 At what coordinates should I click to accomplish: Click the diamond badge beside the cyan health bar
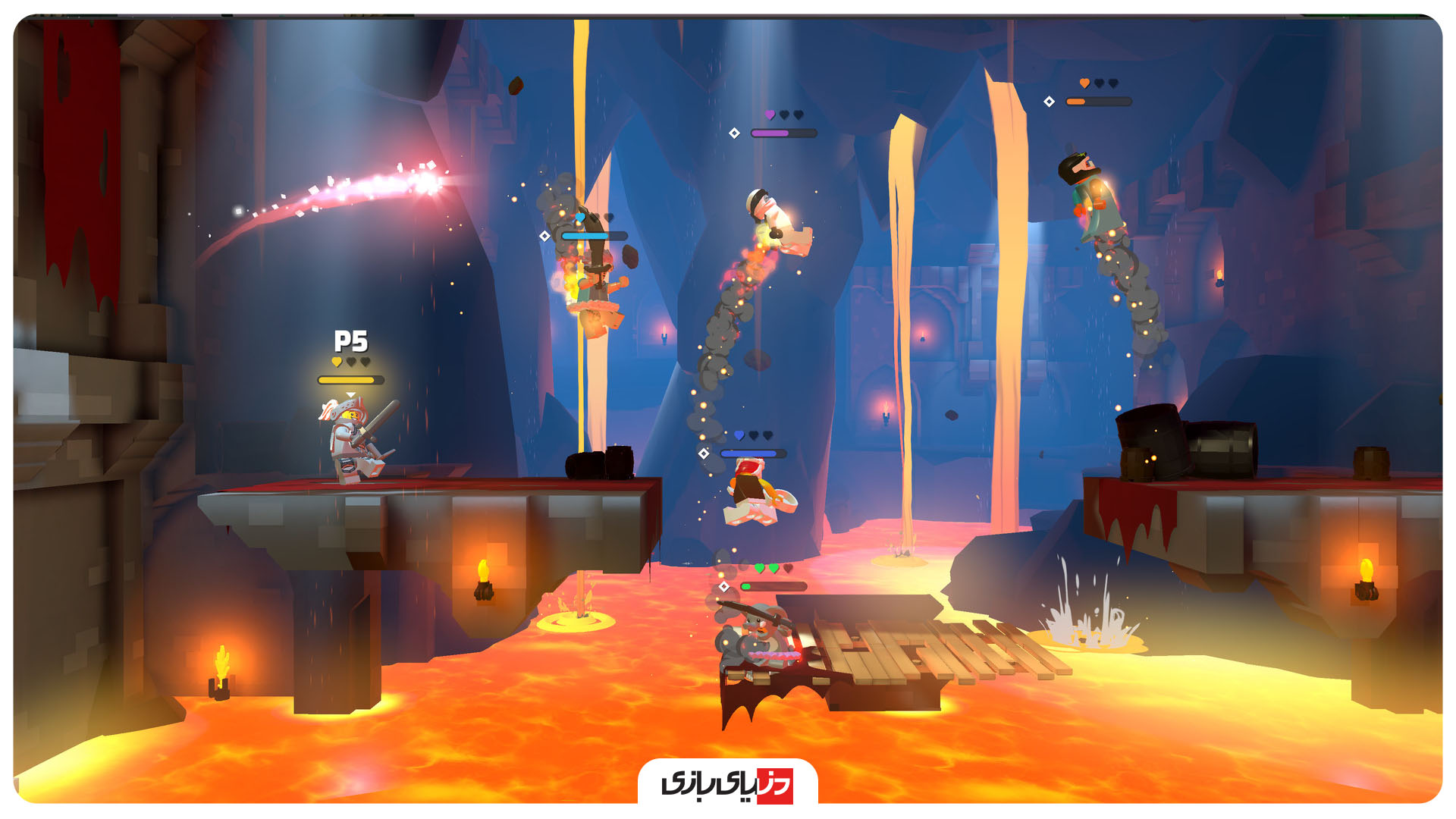tap(544, 236)
